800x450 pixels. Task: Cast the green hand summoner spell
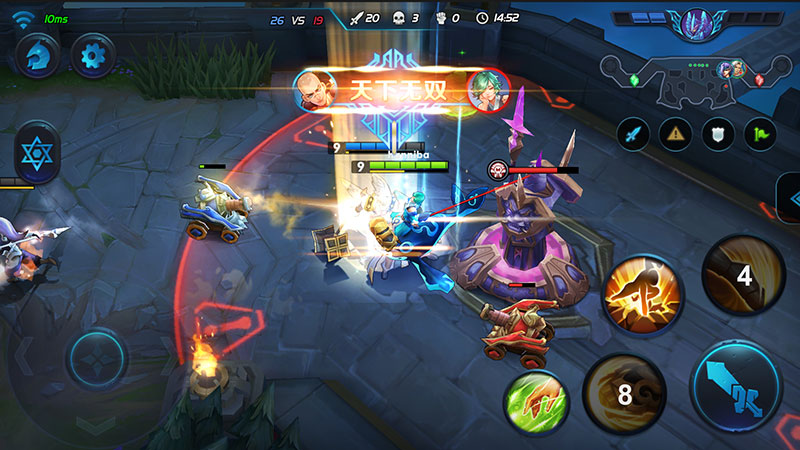(535, 403)
